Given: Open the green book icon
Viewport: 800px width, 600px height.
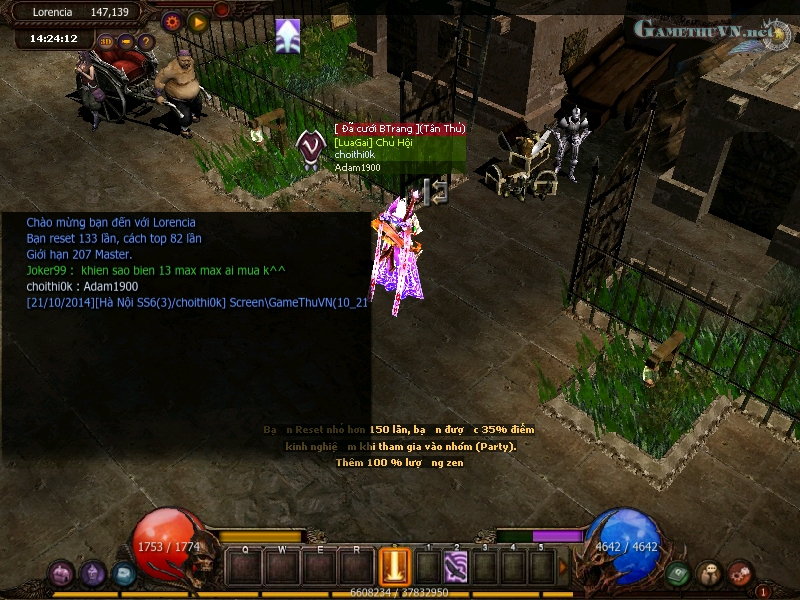Looking at the screenshot, I should click(679, 574).
